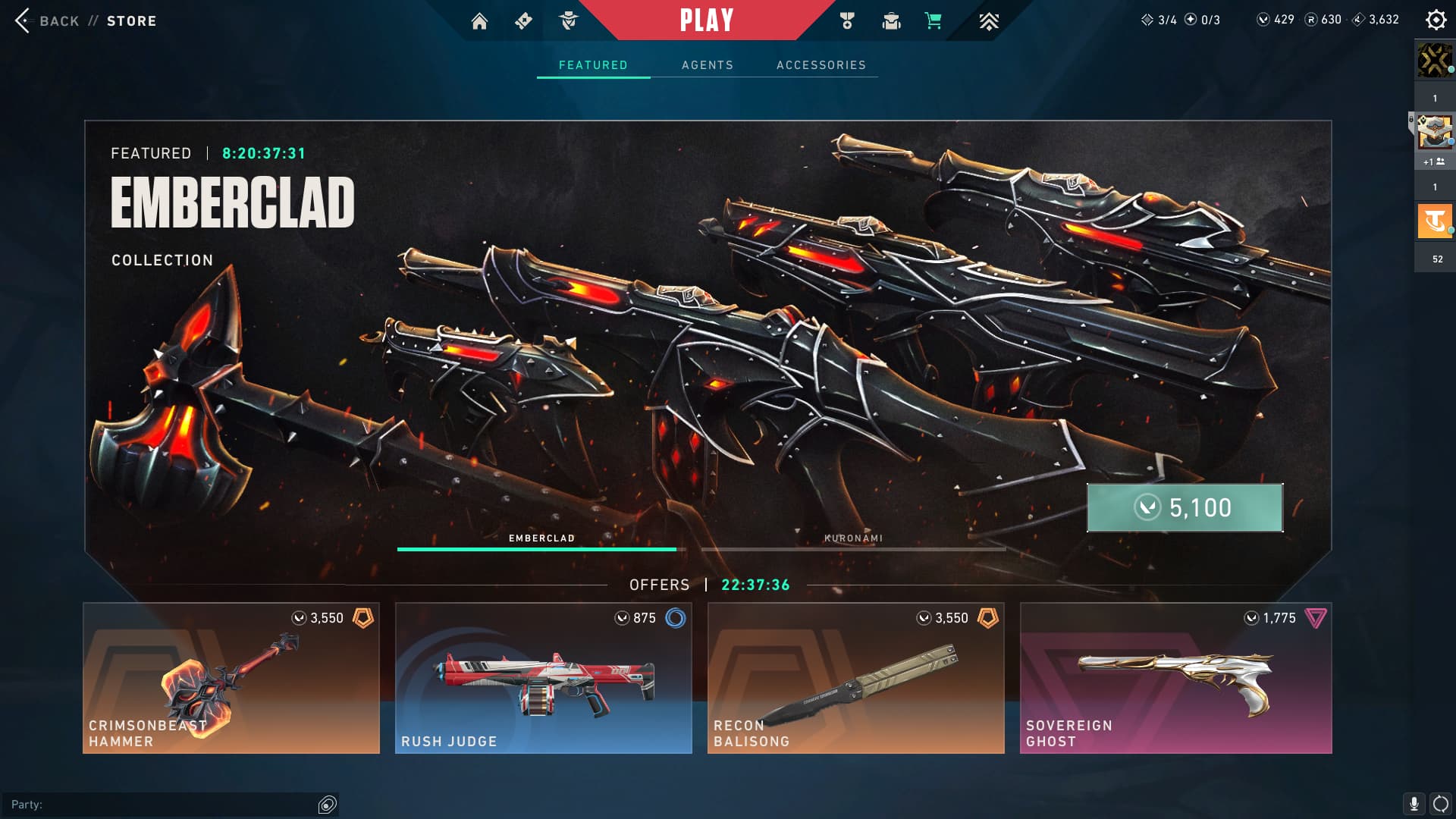This screenshot has height=819, width=1456.
Task: Switch to the Accessories tab
Action: click(x=821, y=65)
